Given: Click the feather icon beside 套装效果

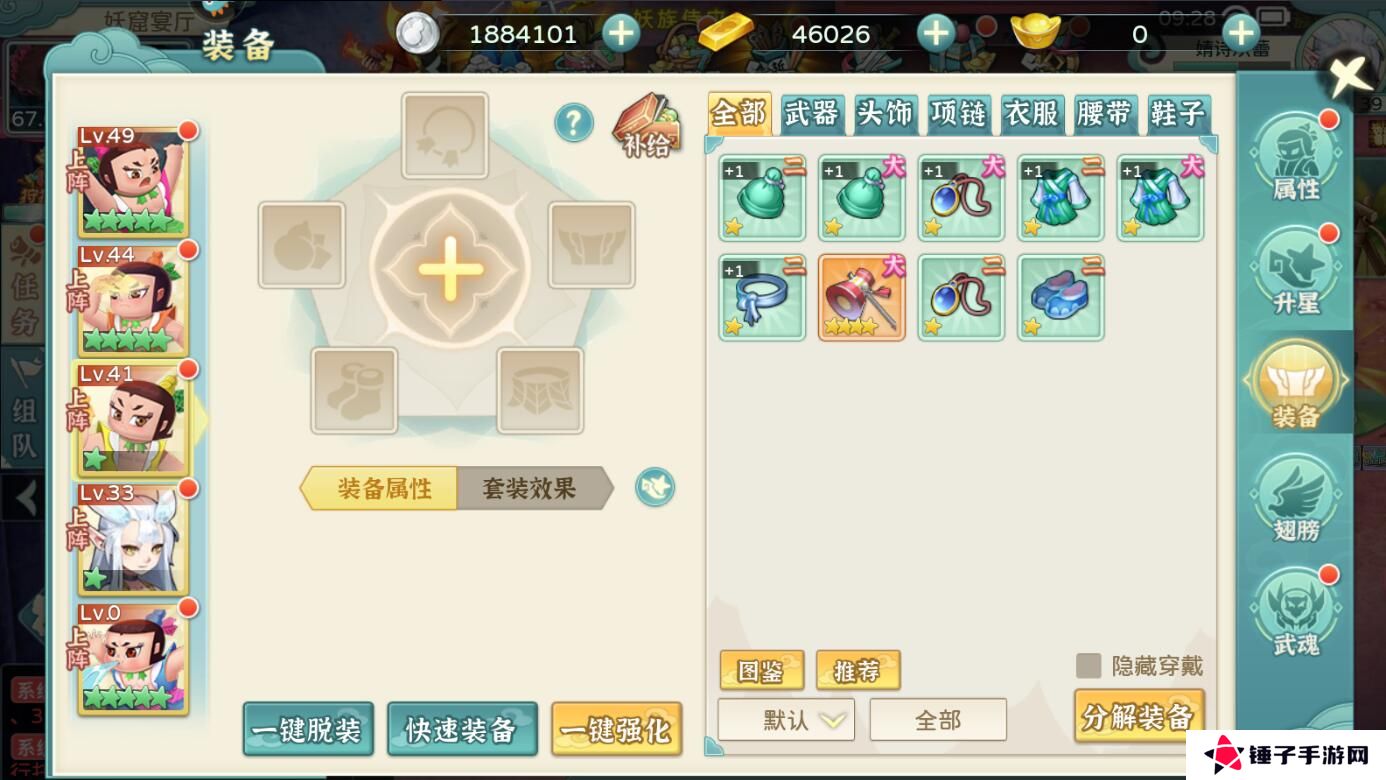Looking at the screenshot, I should tap(654, 488).
